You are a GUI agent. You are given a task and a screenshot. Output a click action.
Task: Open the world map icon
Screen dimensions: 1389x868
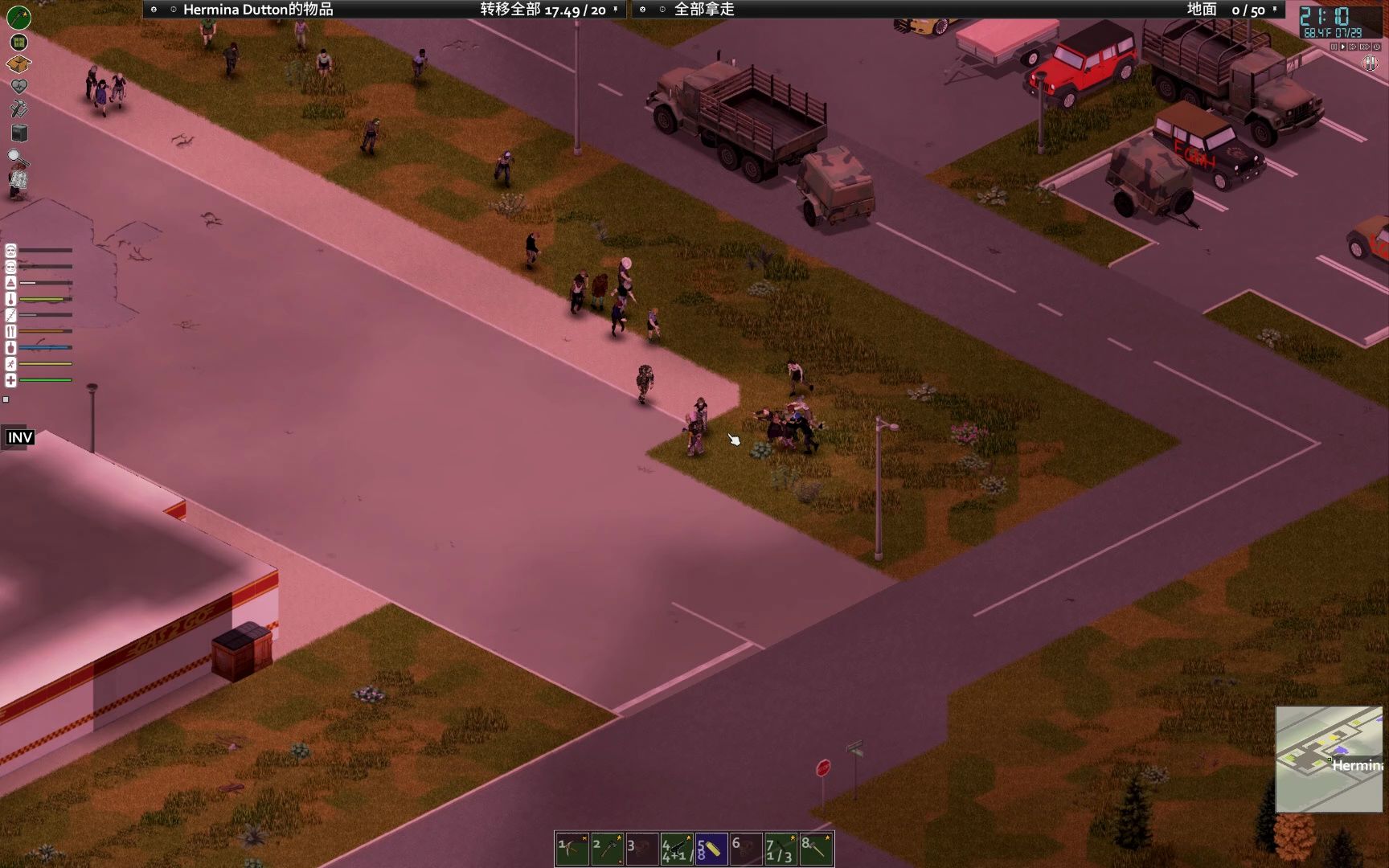[18, 42]
